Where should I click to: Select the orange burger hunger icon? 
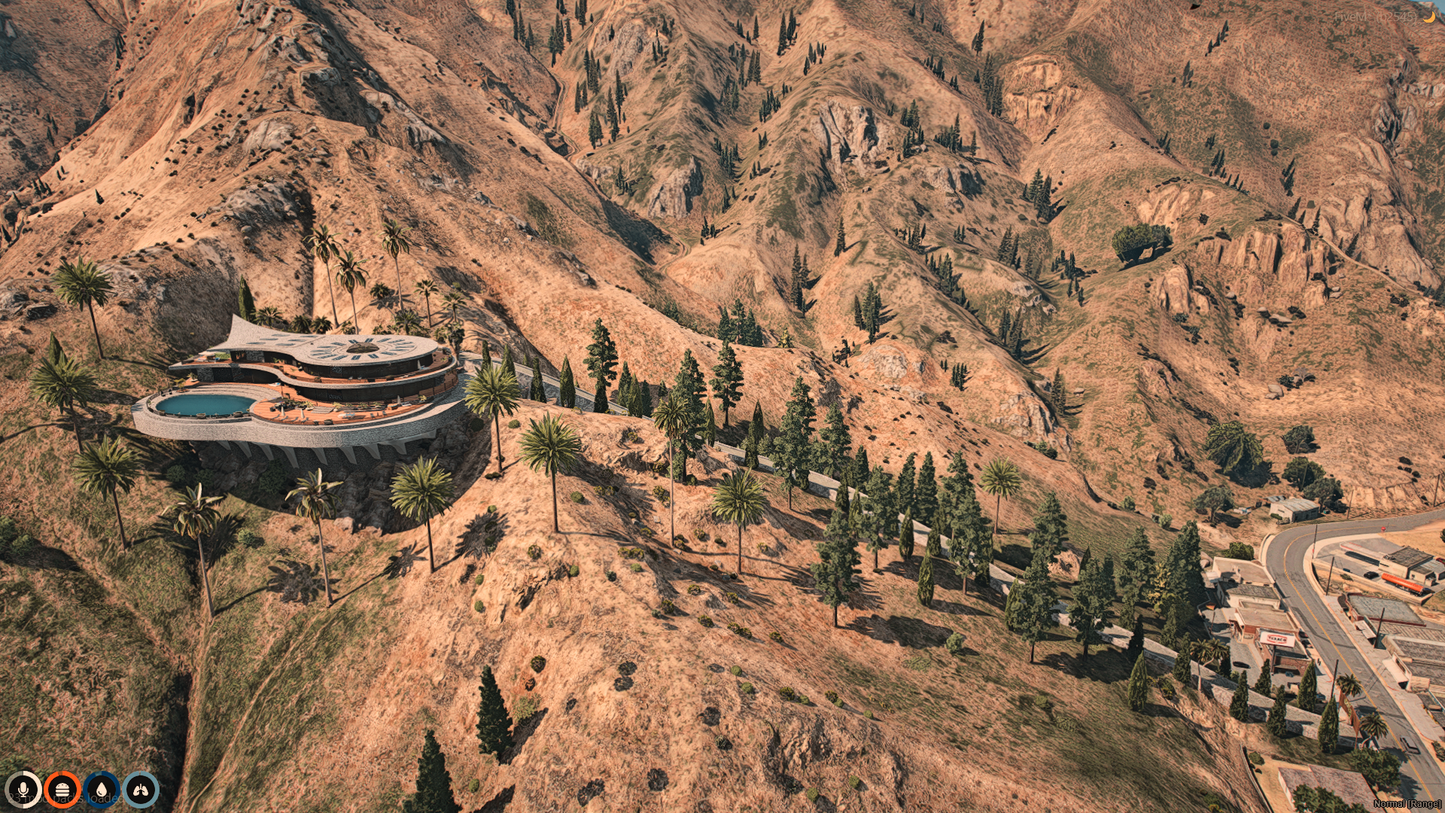tap(62, 789)
